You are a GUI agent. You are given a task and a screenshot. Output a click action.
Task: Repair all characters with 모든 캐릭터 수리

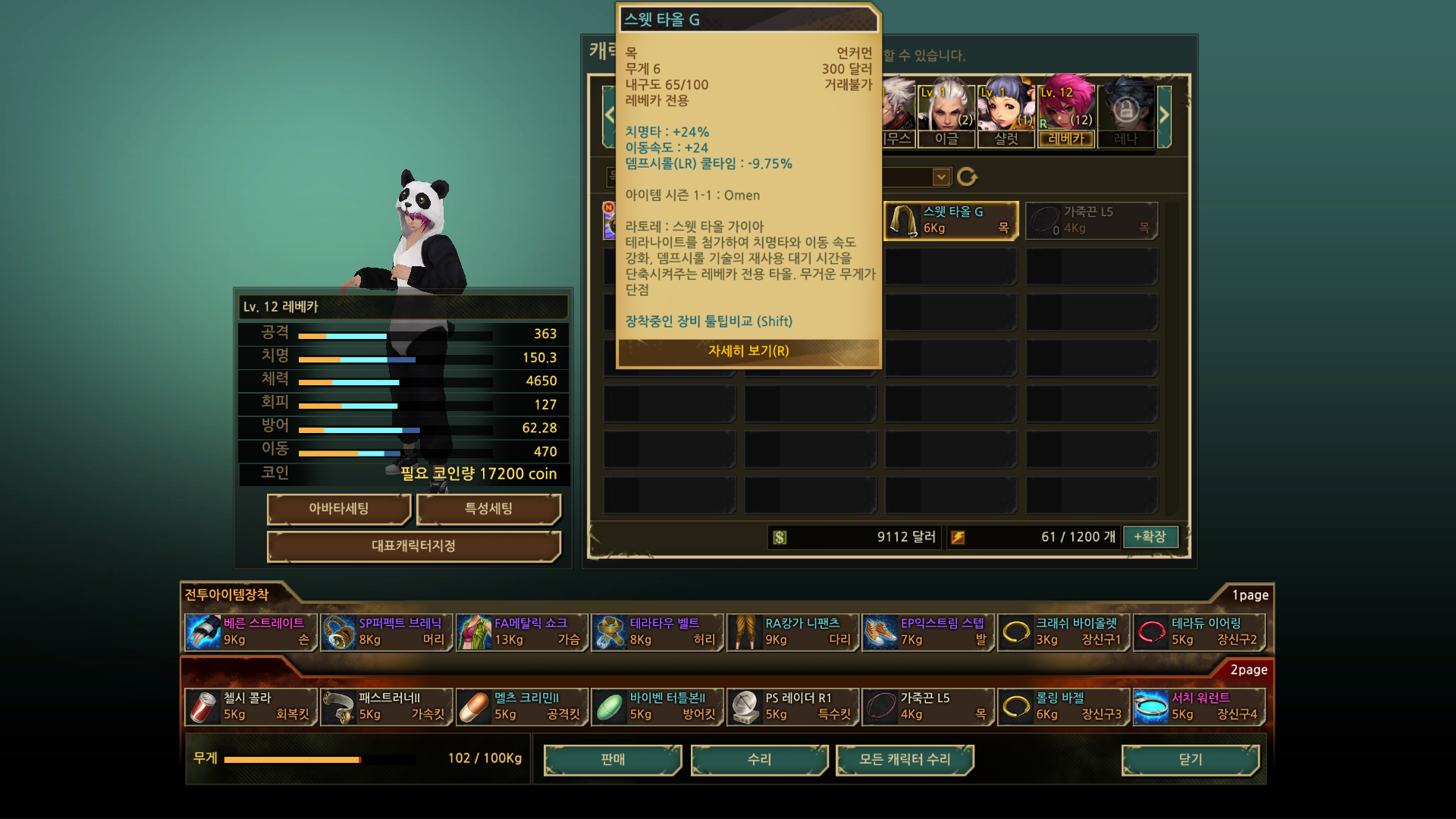[905, 760]
